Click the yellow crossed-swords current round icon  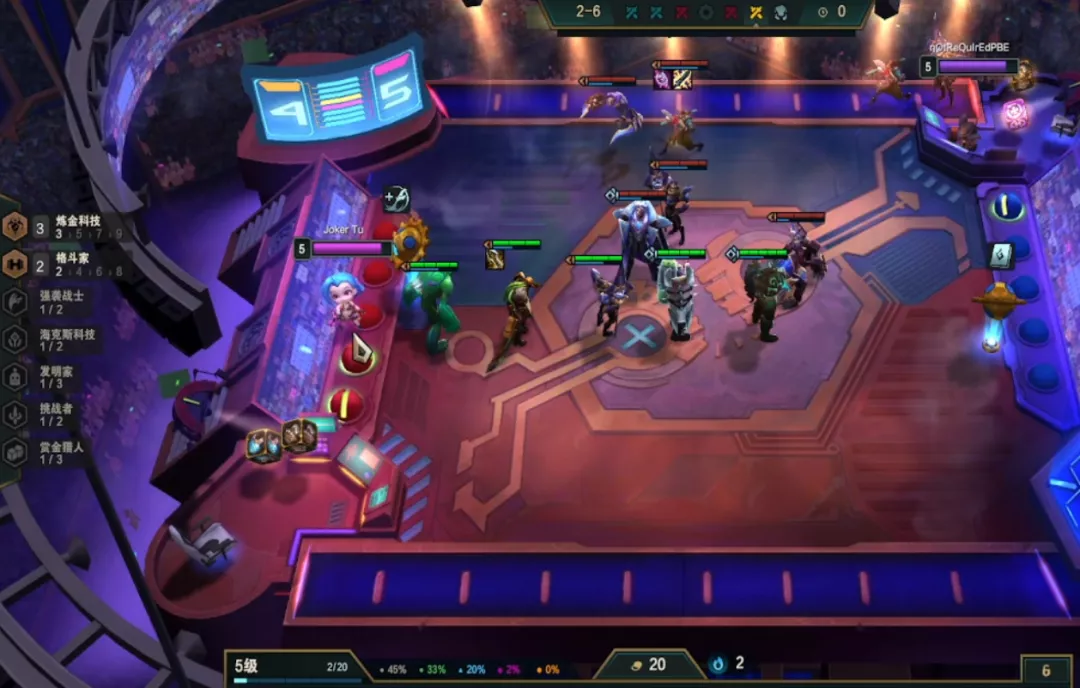coord(757,12)
